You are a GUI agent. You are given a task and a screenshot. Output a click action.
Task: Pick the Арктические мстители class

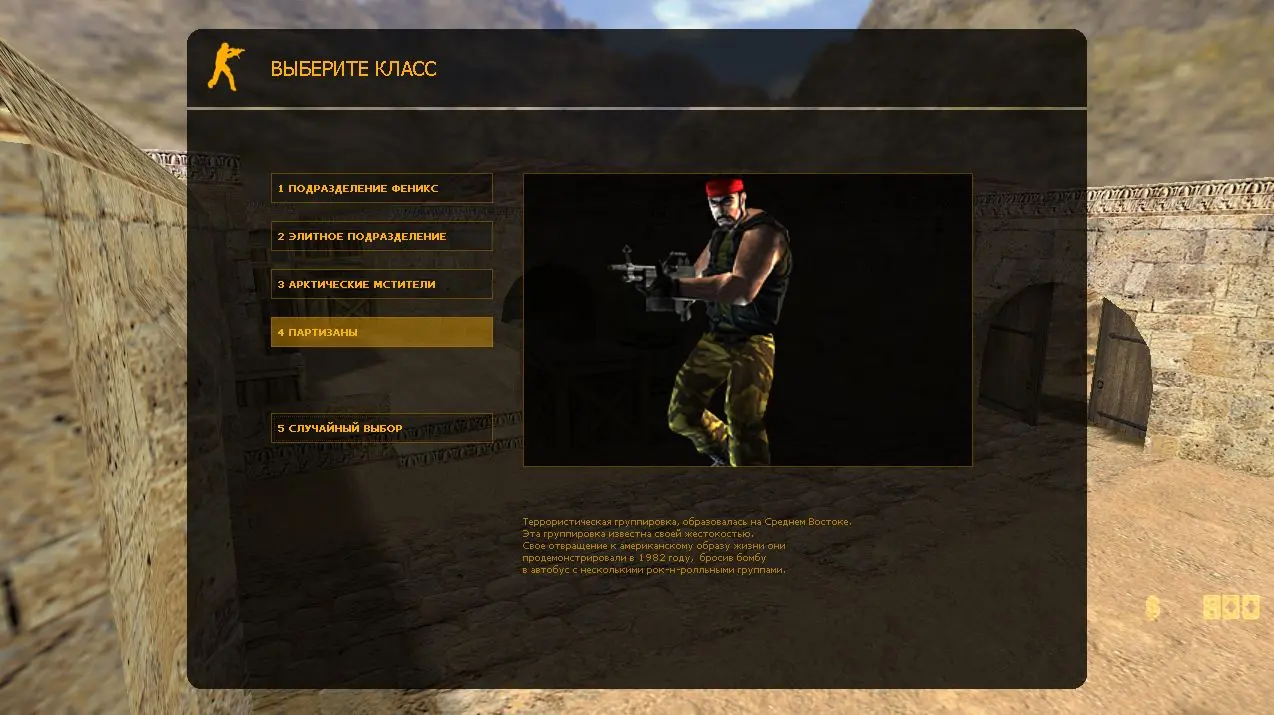point(381,284)
